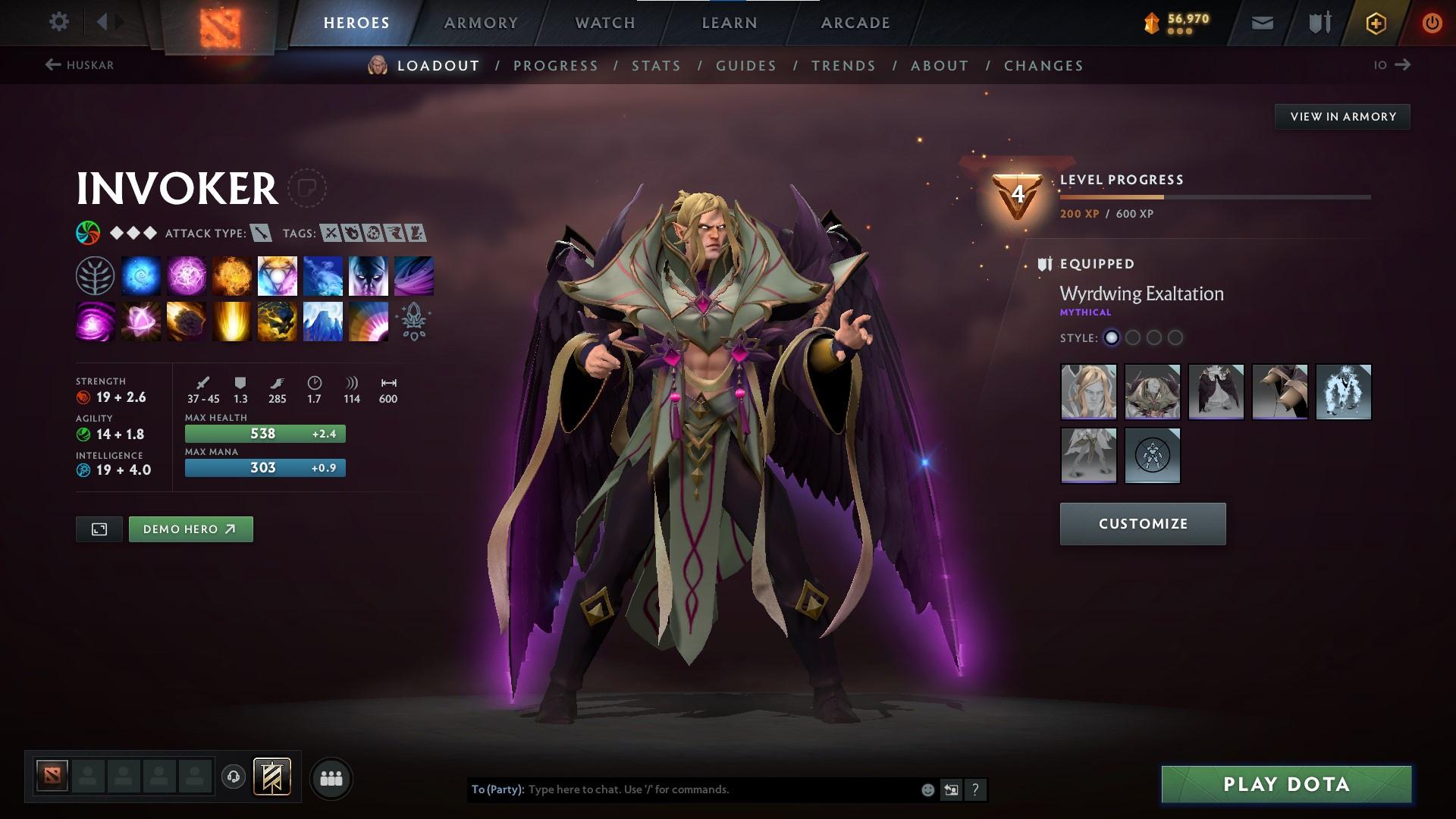Select the Sun Strike ability icon

232,321
